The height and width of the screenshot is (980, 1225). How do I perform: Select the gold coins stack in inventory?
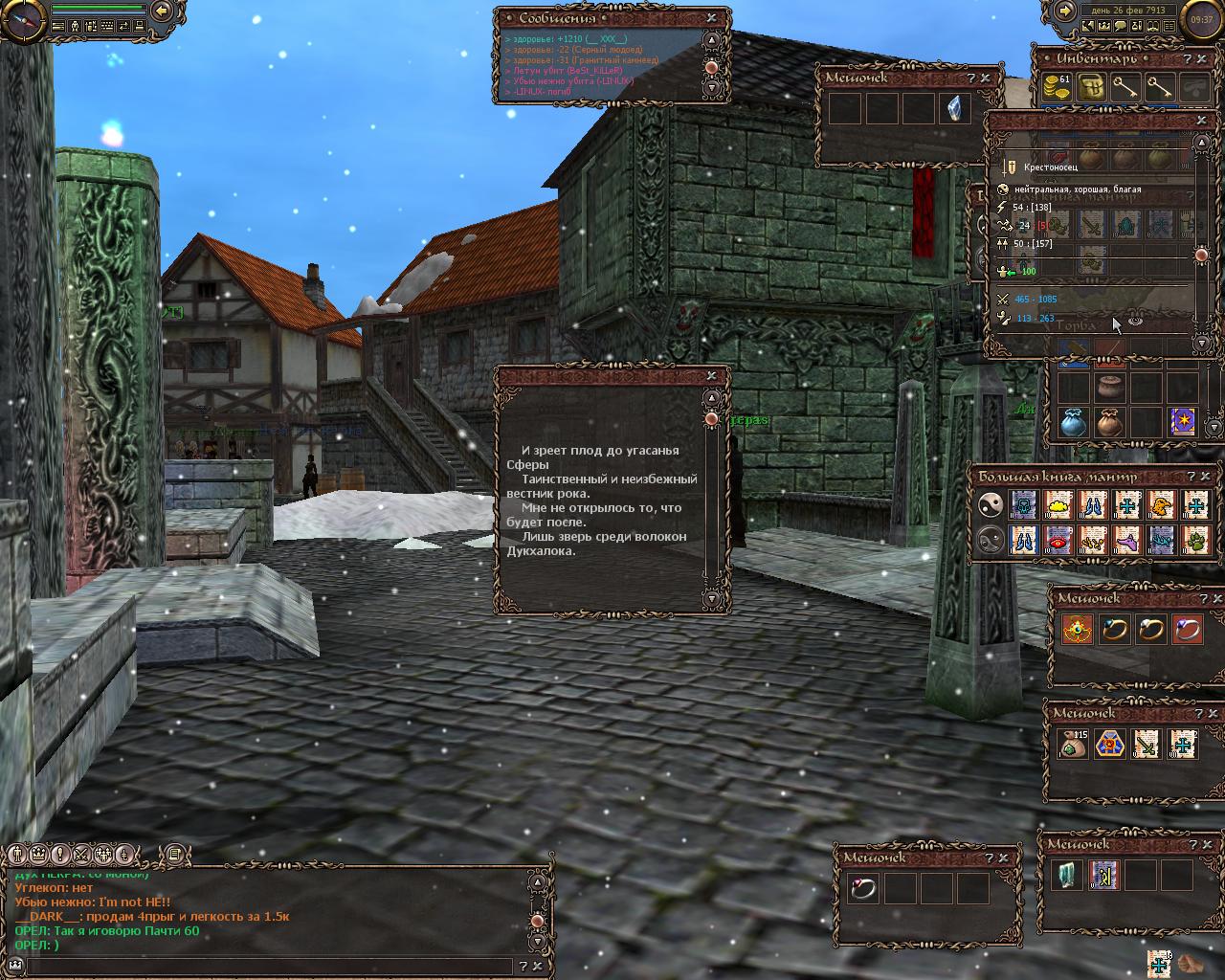tap(1057, 88)
